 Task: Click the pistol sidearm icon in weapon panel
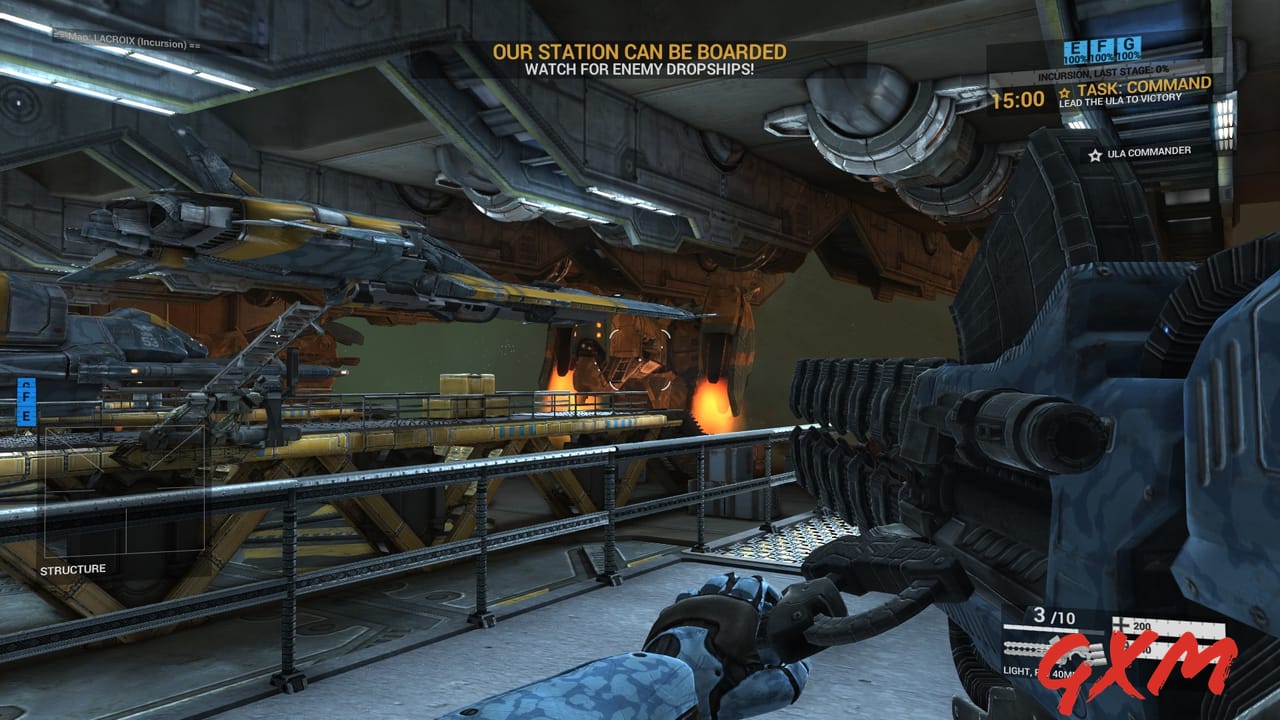pos(1072,655)
